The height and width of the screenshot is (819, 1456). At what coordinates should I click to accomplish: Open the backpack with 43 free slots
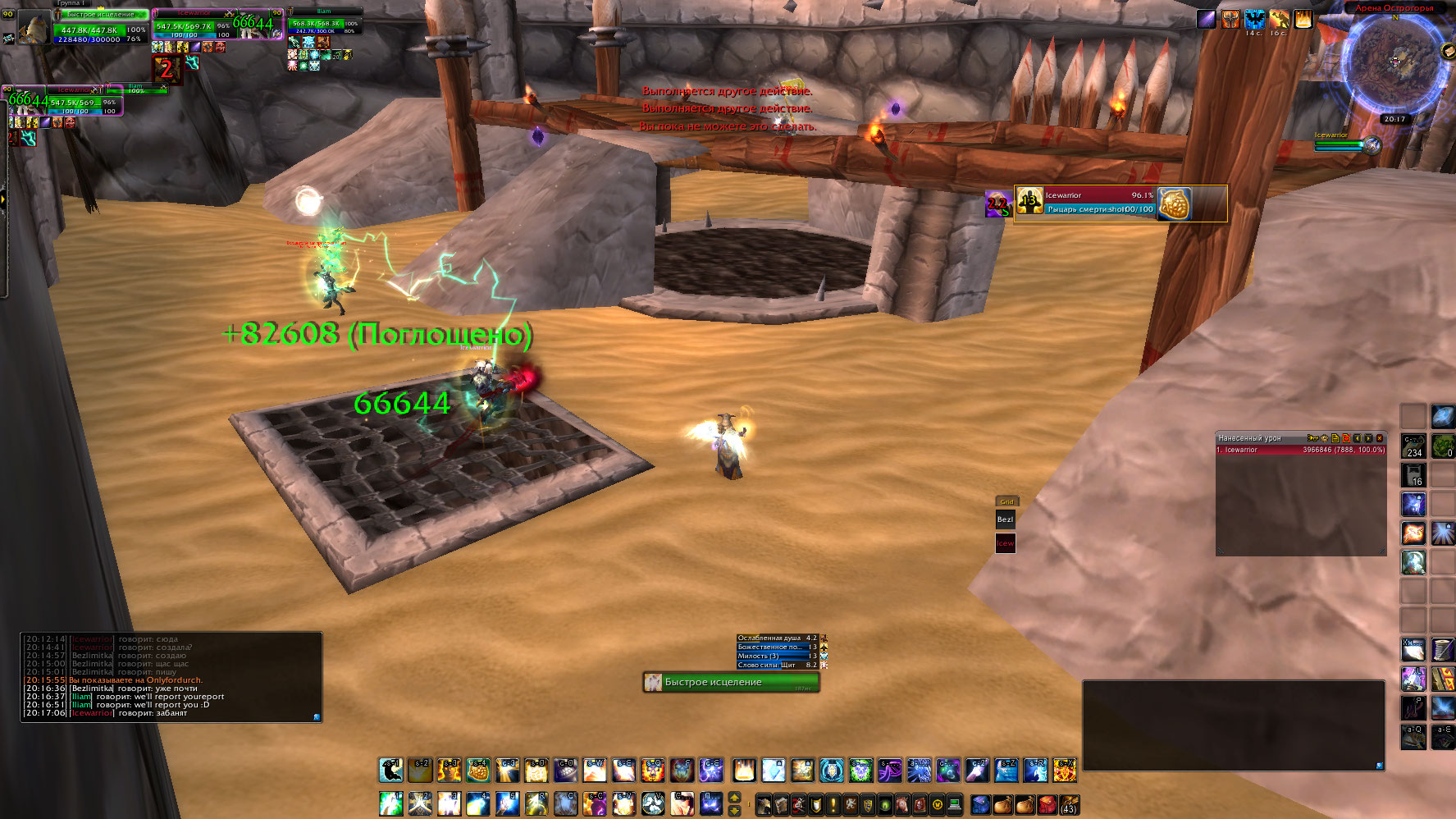1068,804
